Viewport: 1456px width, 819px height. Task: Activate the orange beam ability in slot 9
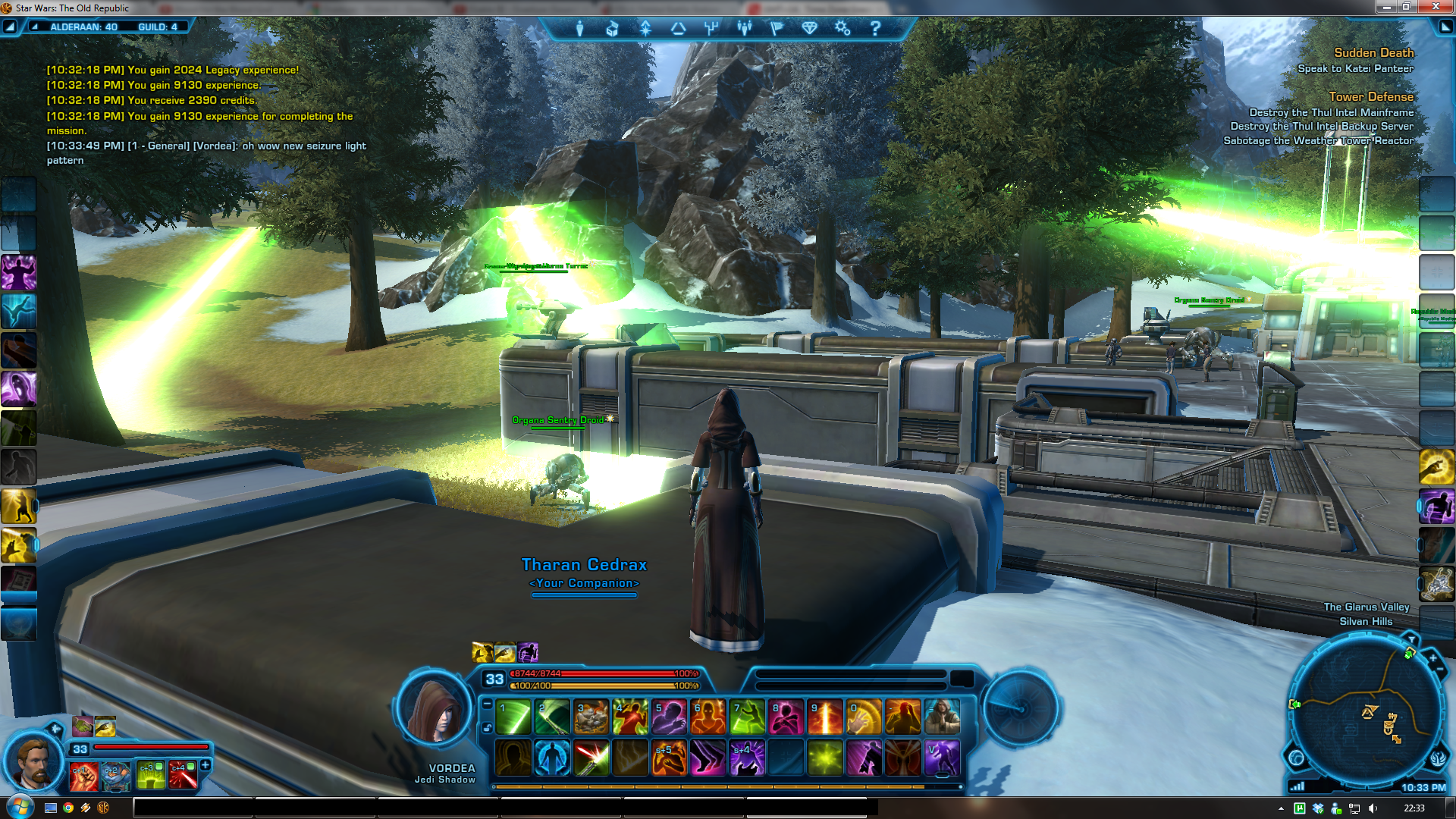(x=825, y=717)
